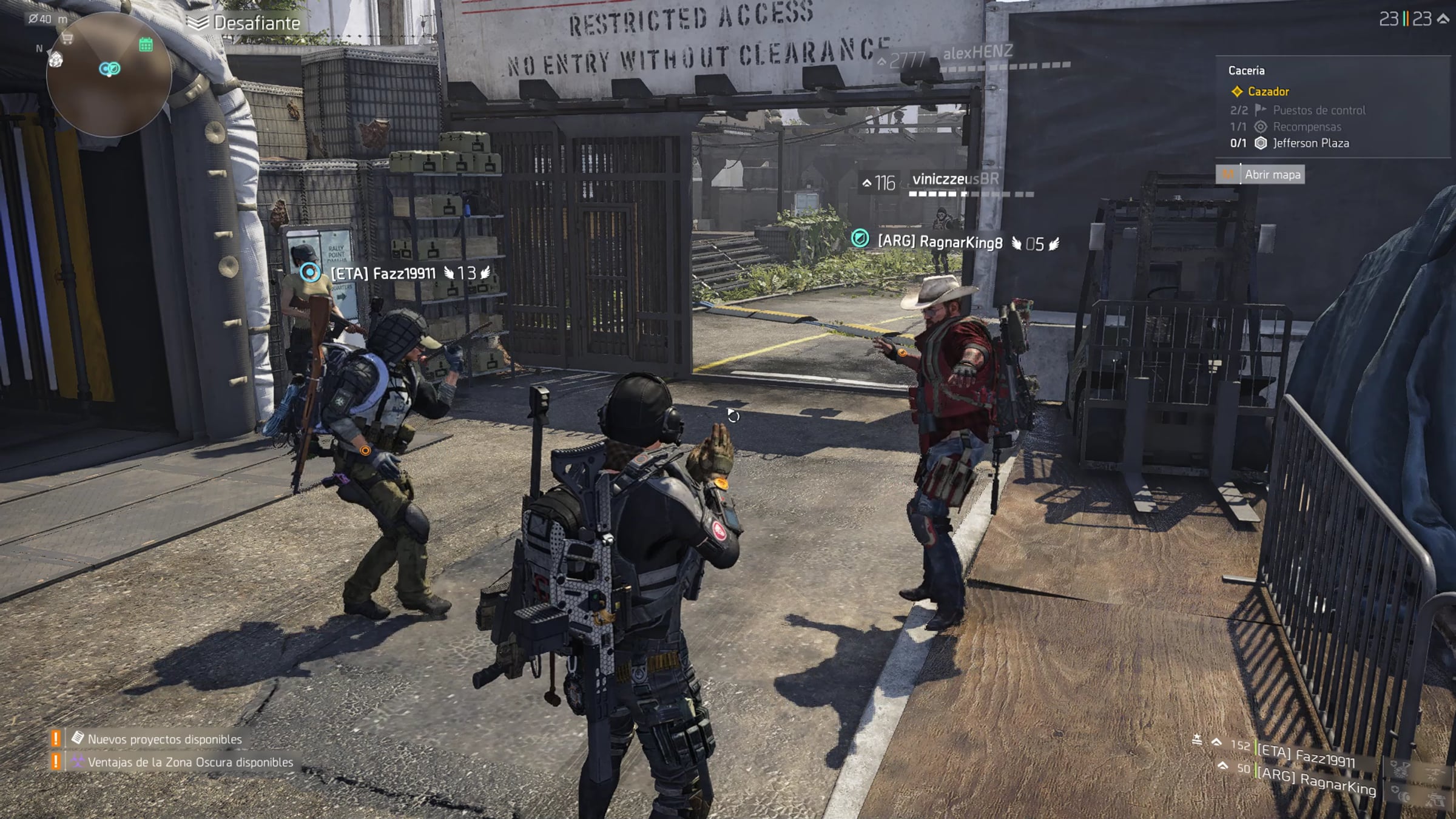Select [ETA] Fazz19911 in the group list
Screen dimensions: 1456x819
click(1306, 755)
